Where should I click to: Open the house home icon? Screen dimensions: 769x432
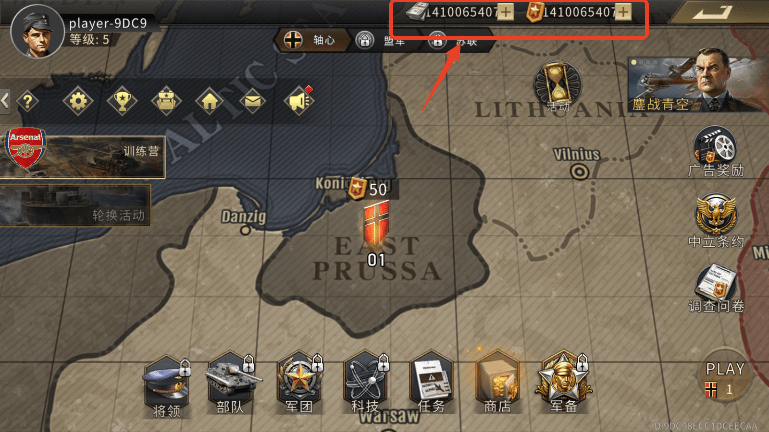click(x=208, y=100)
